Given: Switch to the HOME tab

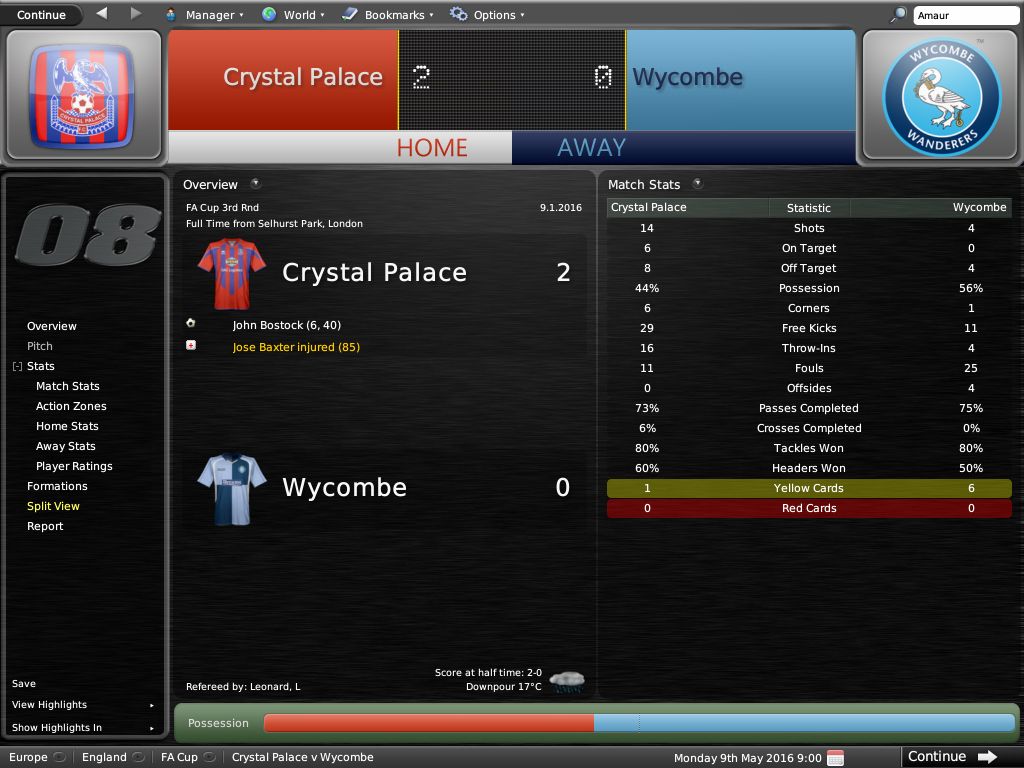Looking at the screenshot, I should point(432,147).
